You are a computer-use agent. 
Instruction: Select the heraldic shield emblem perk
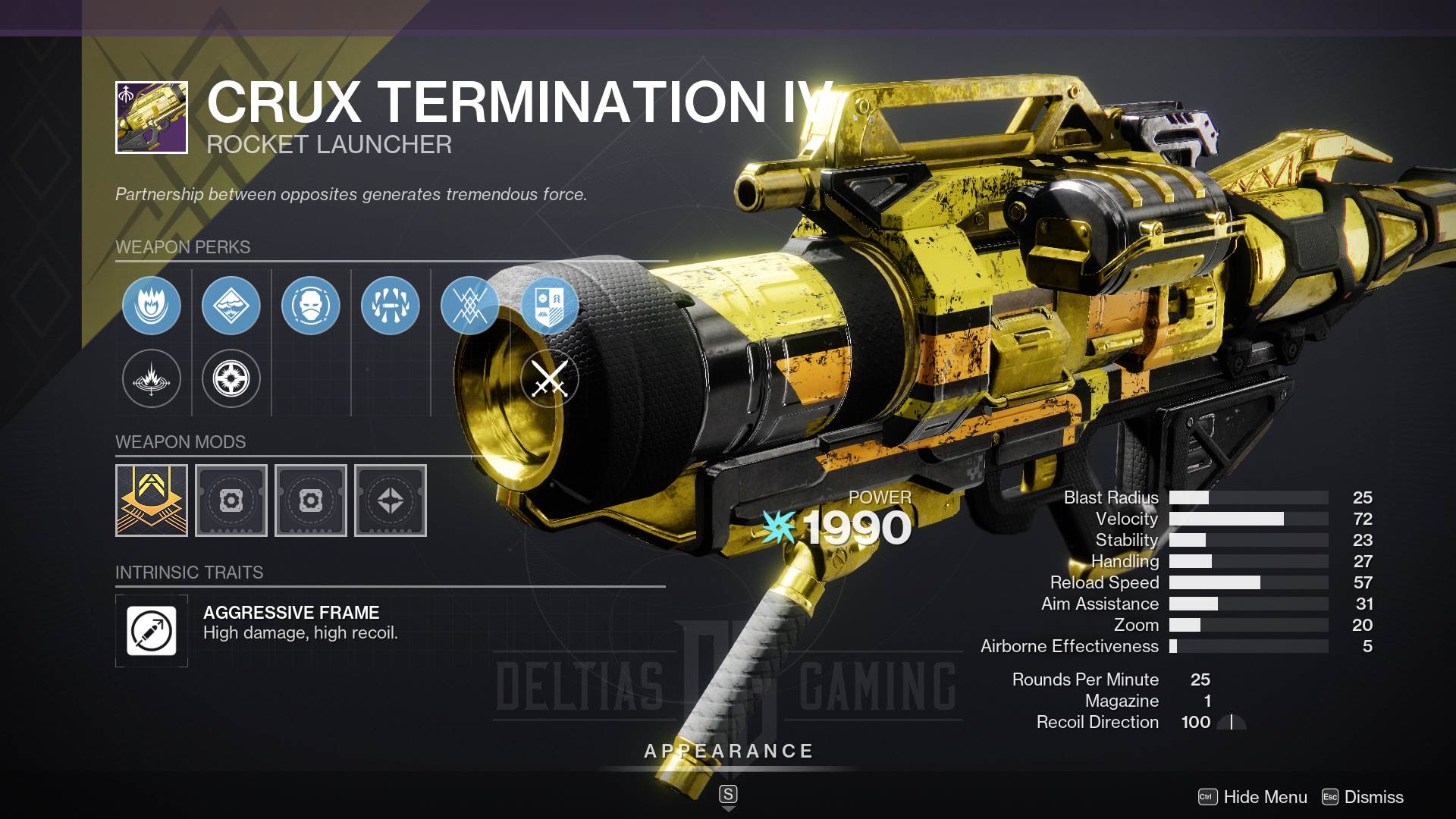[x=550, y=306]
